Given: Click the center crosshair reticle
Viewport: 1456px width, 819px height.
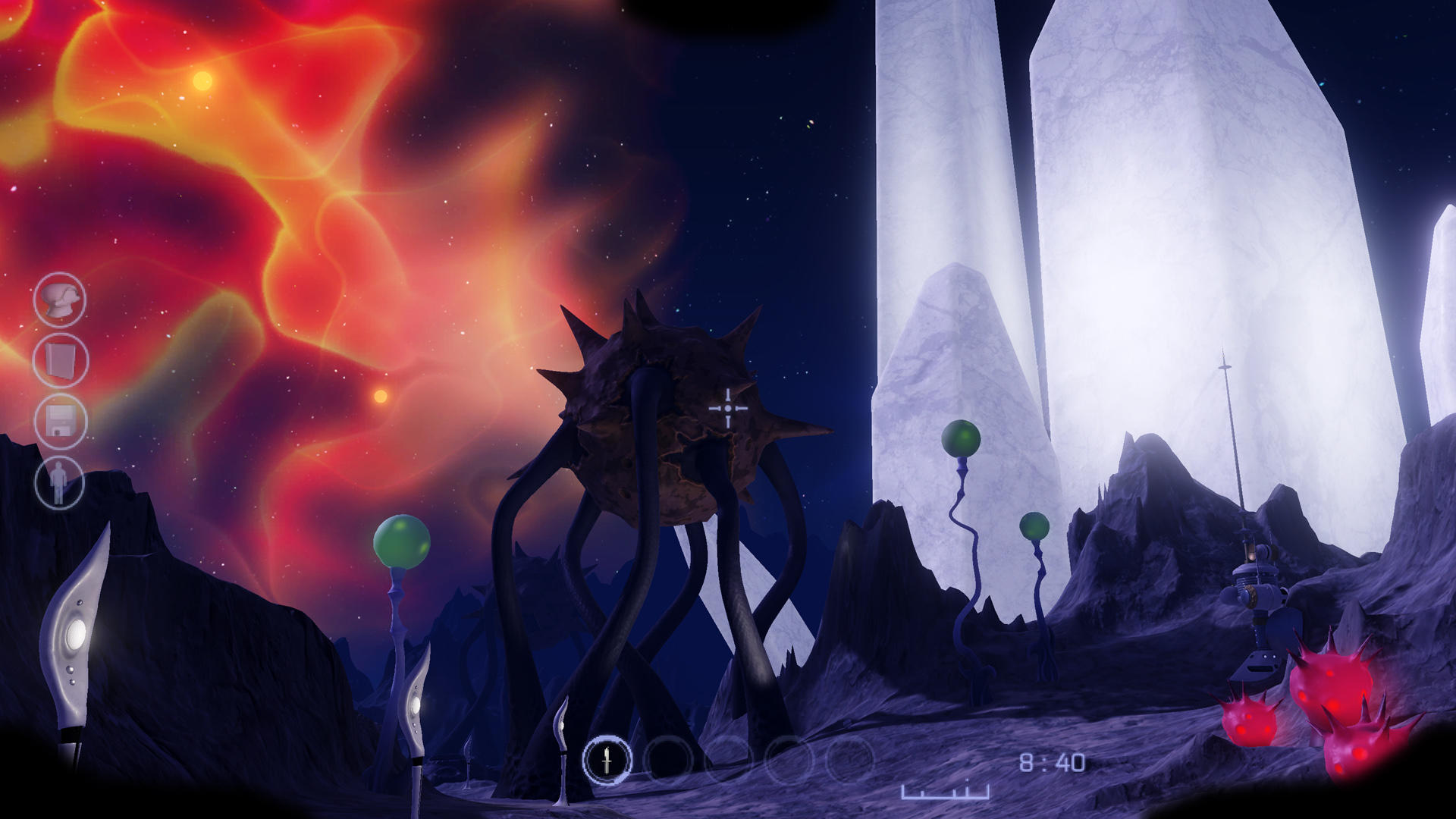Looking at the screenshot, I should pos(728,408).
